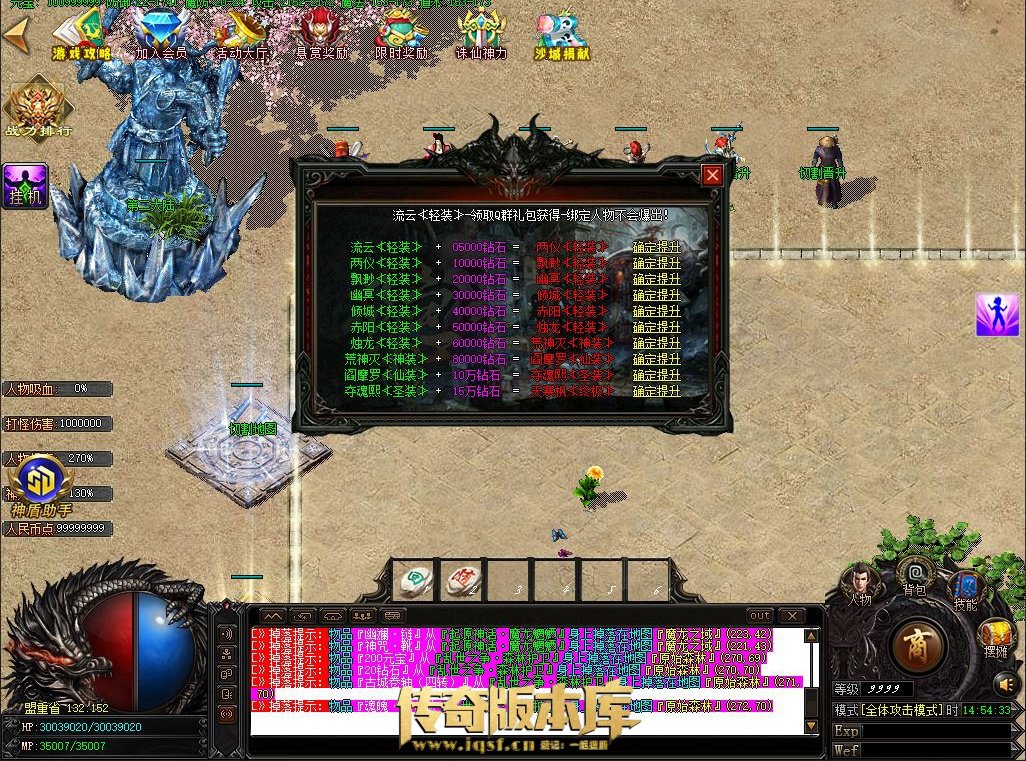The width and height of the screenshot is (1026, 761).
Task: Open the 限时奖励 timed rewards
Action: pyautogui.click(x=401, y=37)
